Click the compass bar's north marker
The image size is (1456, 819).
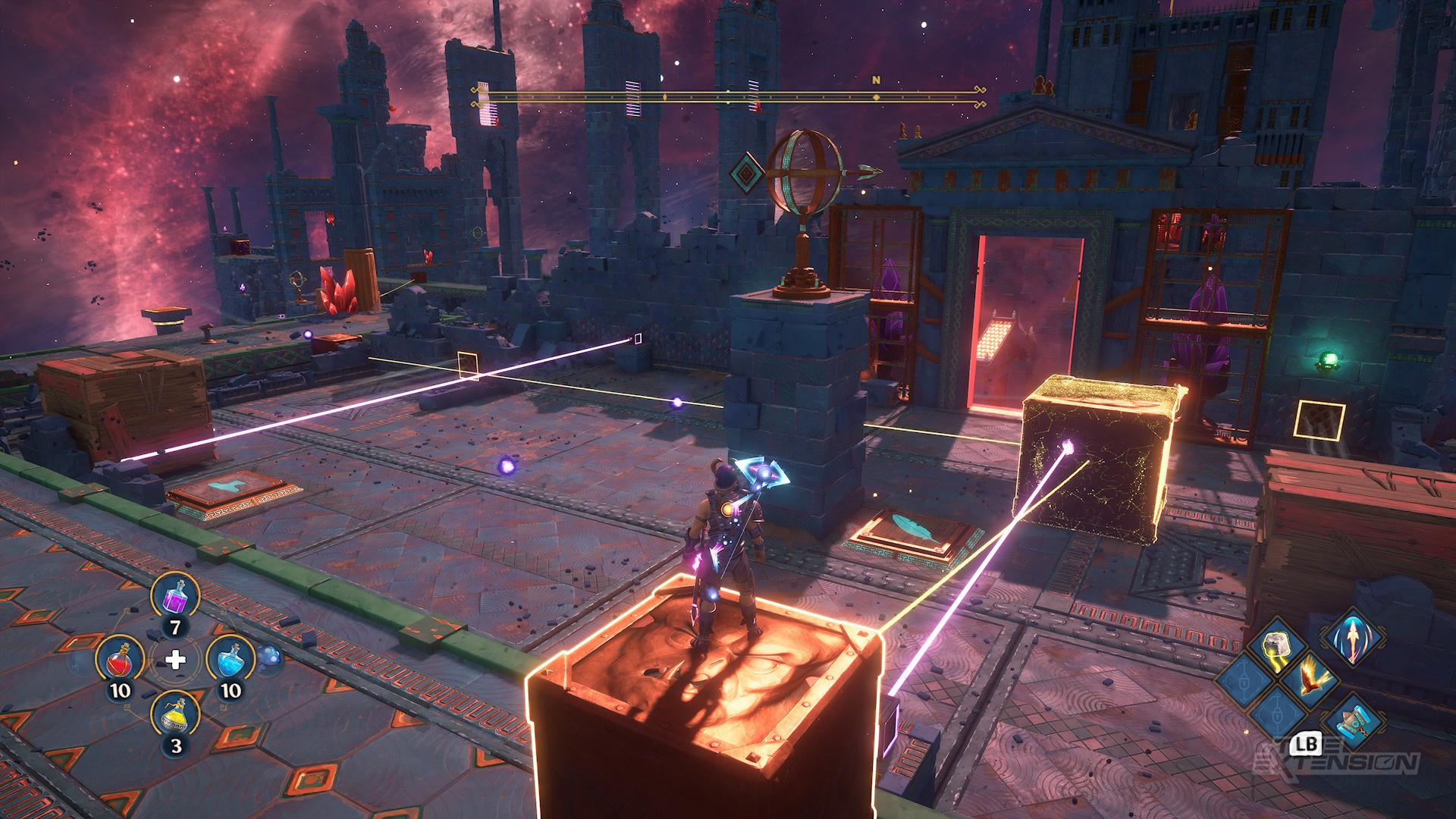(x=877, y=80)
